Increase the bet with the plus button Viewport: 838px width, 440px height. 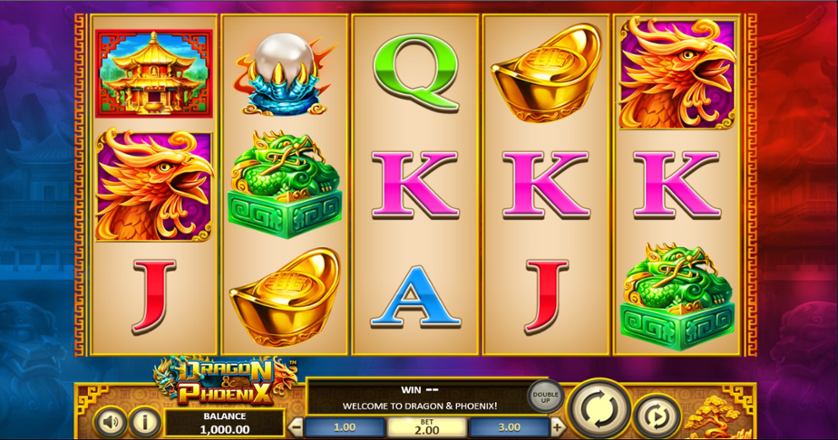(557, 428)
